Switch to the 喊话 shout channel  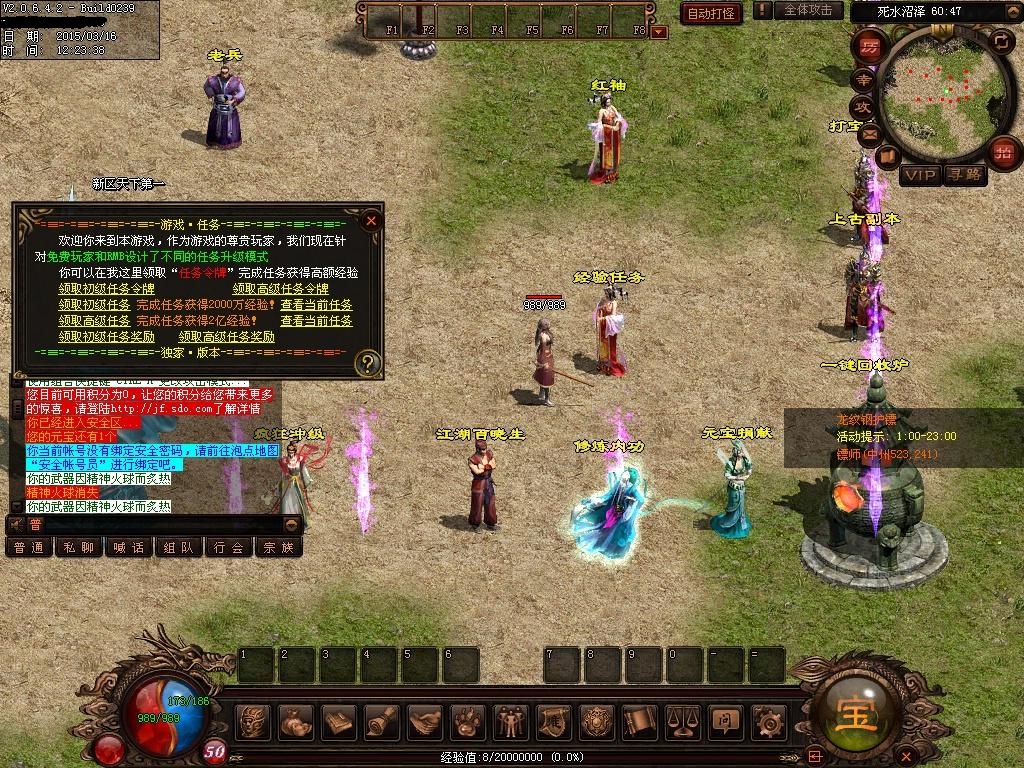(129, 547)
